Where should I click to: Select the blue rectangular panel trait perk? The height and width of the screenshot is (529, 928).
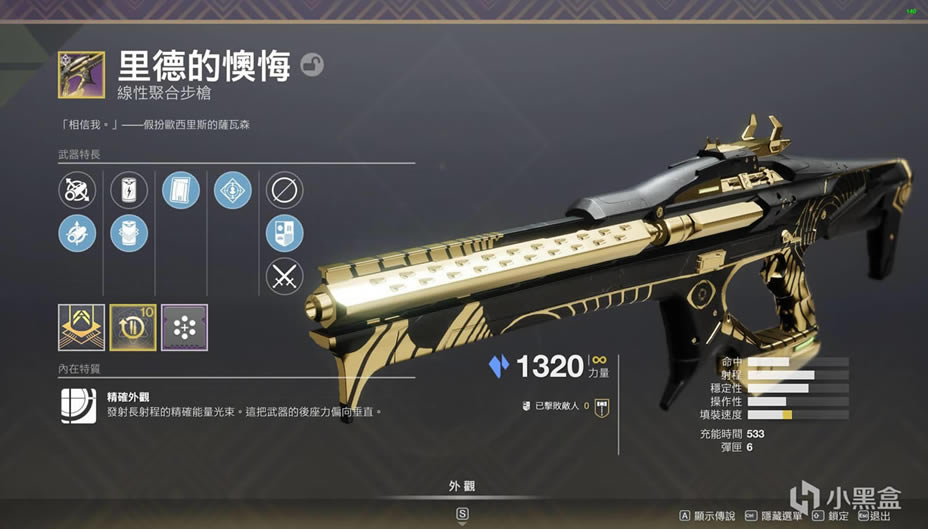click(x=181, y=189)
